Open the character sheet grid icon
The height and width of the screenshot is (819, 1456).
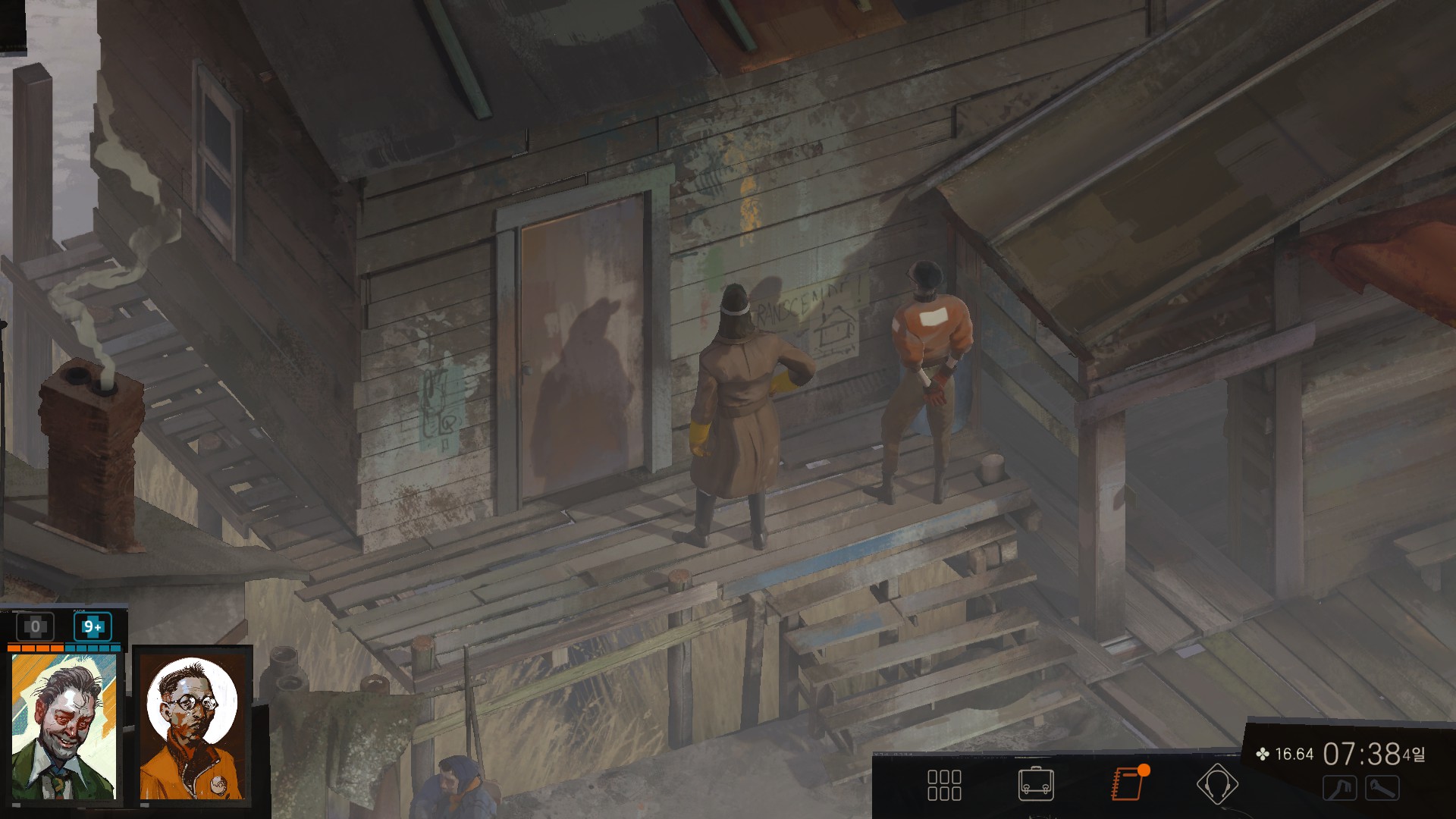[x=944, y=785]
